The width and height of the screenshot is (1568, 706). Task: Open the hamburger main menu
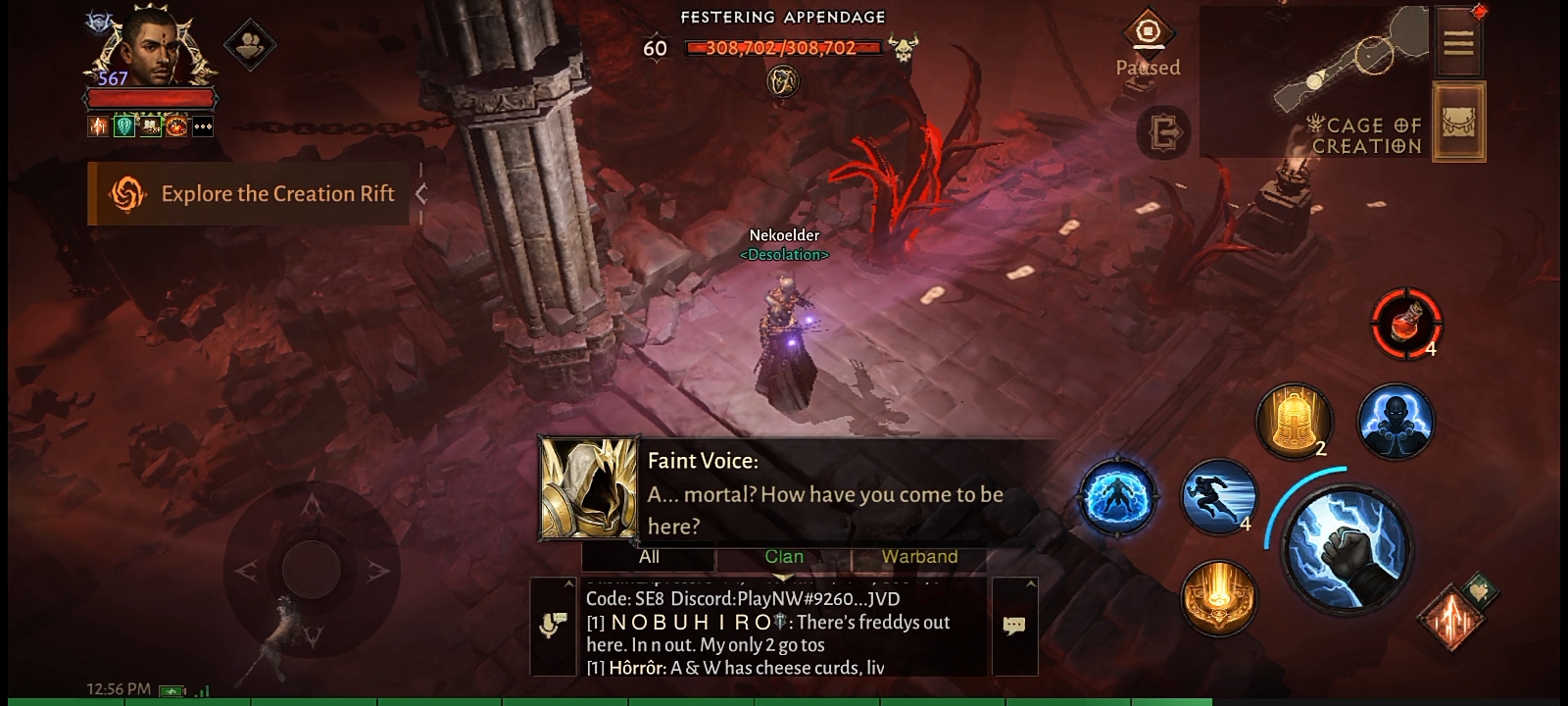click(1458, 42)
